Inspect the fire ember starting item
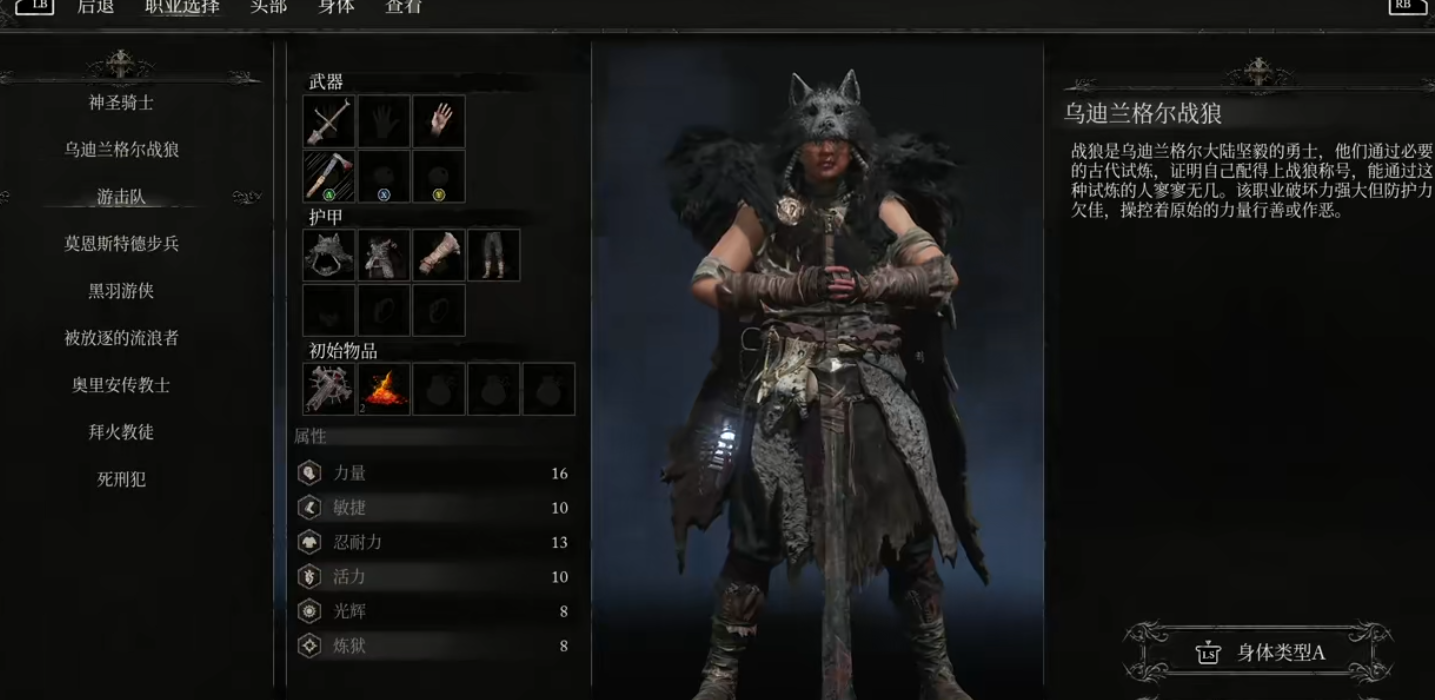1435x700 pixels. [x=384, y=389]
